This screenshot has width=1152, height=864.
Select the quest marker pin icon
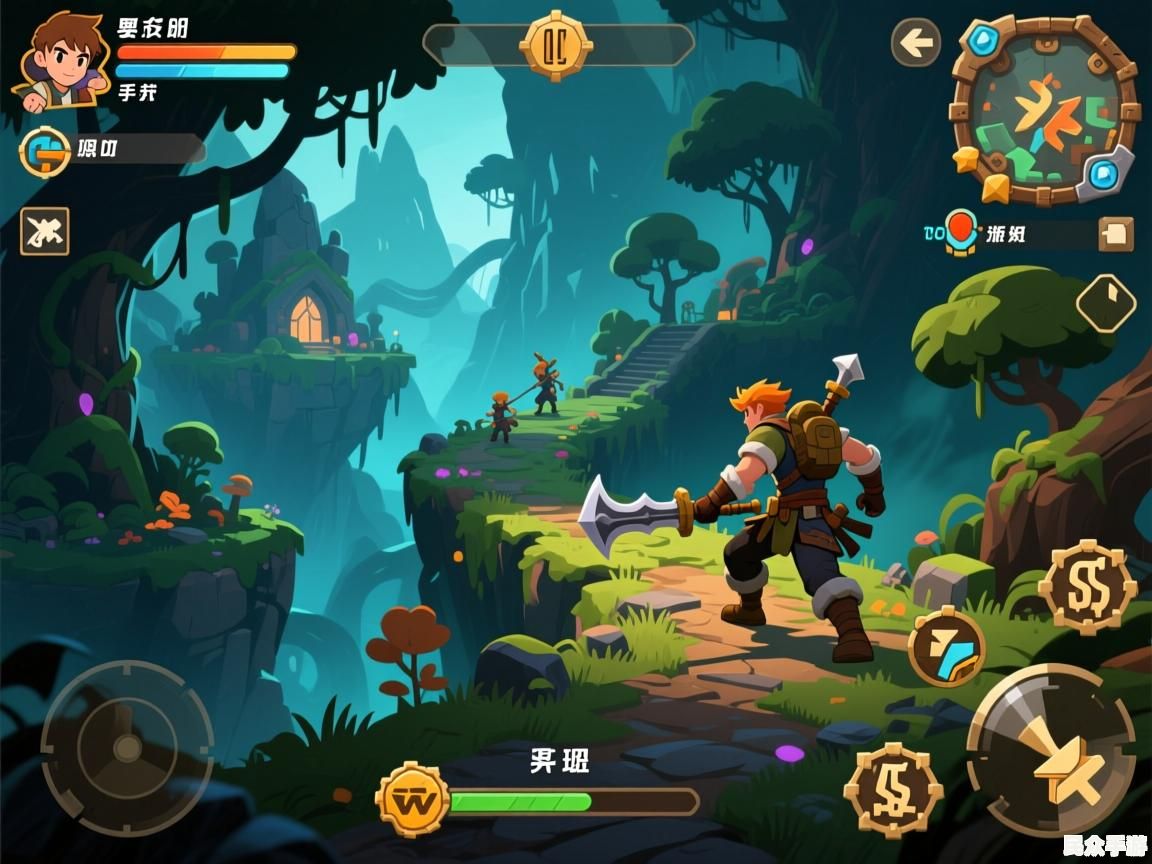(x=960, y=231)
